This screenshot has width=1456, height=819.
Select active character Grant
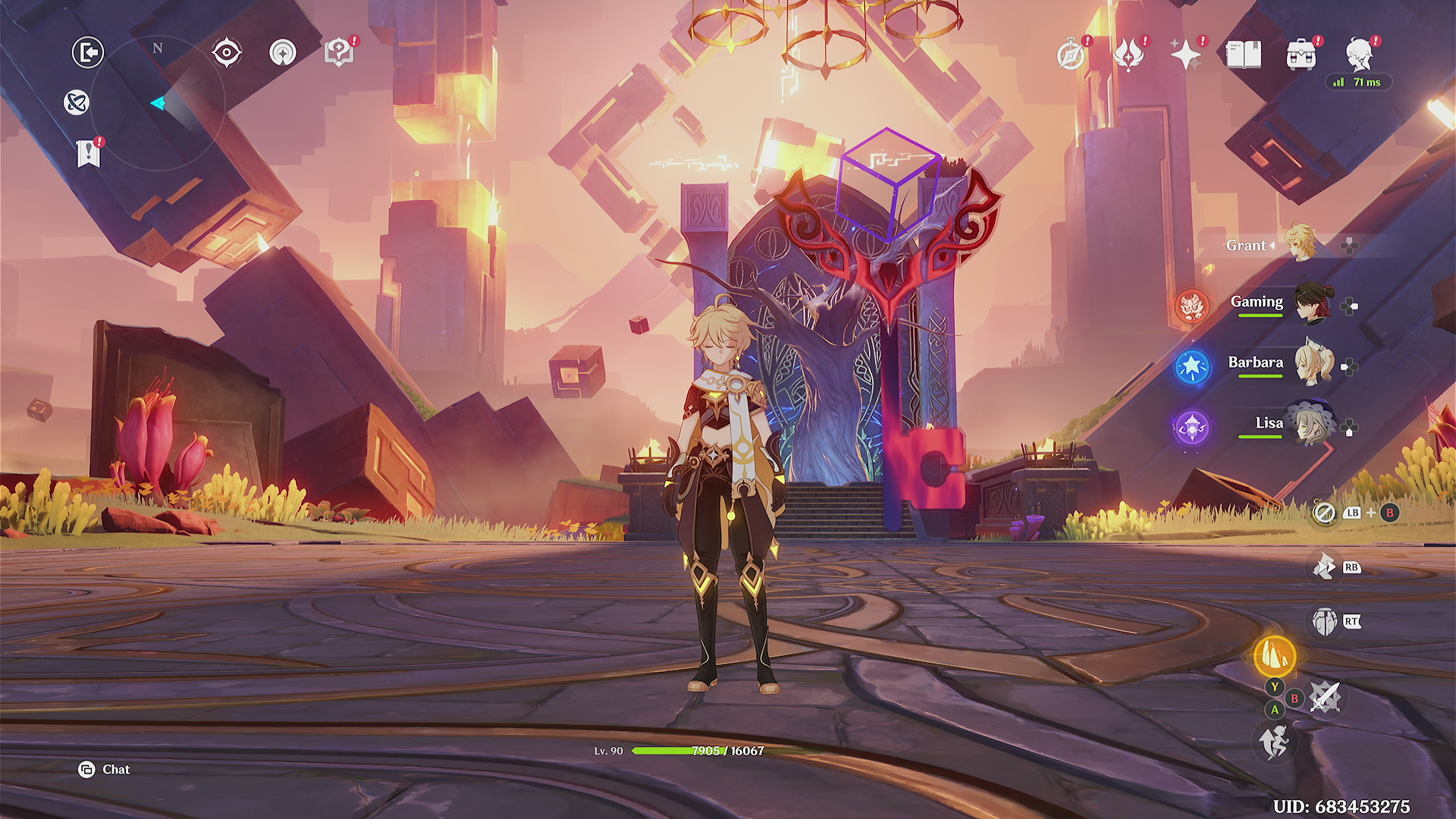click(x=1300, y=243)
